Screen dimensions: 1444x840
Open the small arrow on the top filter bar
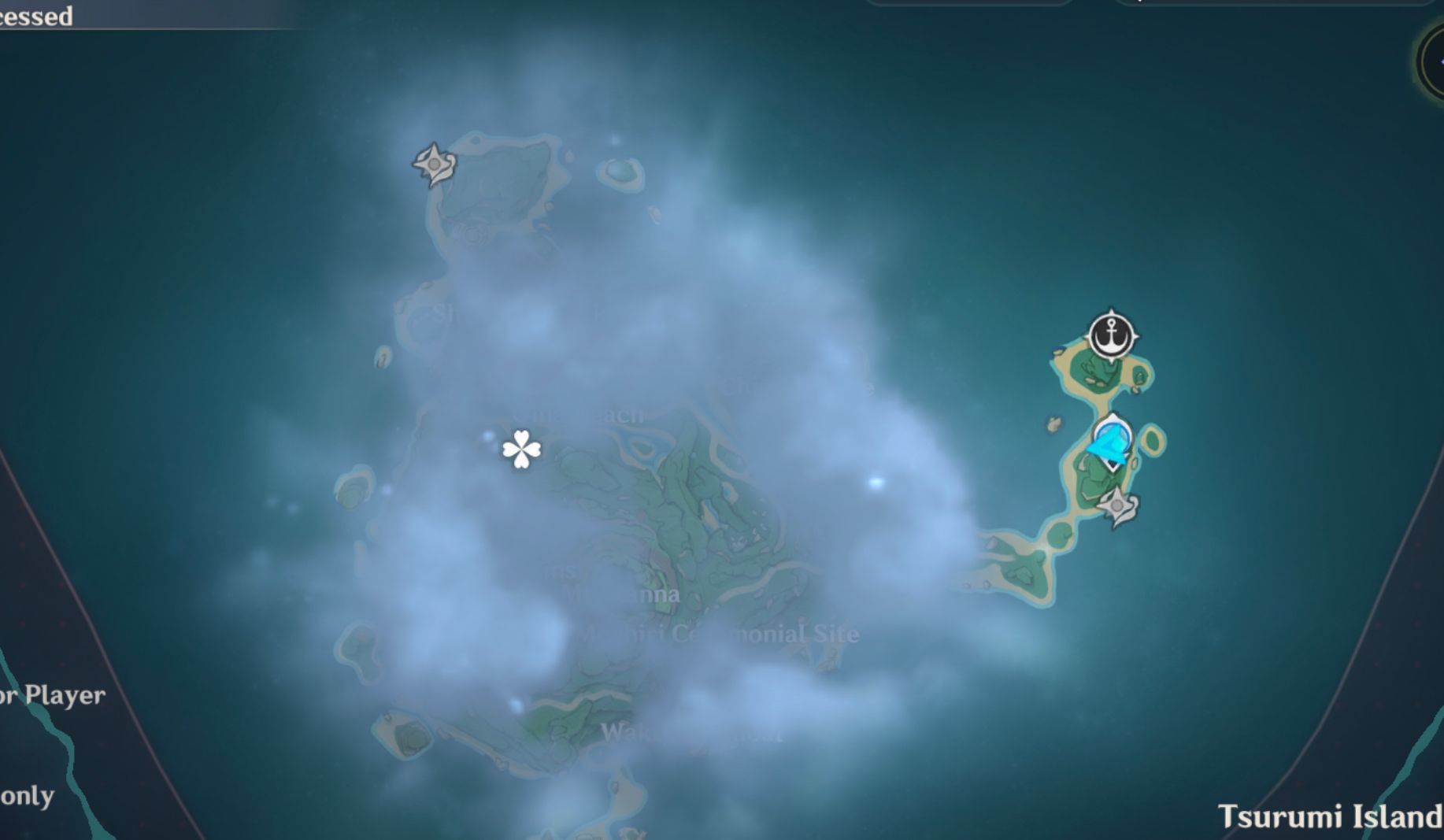(1139, 4)
